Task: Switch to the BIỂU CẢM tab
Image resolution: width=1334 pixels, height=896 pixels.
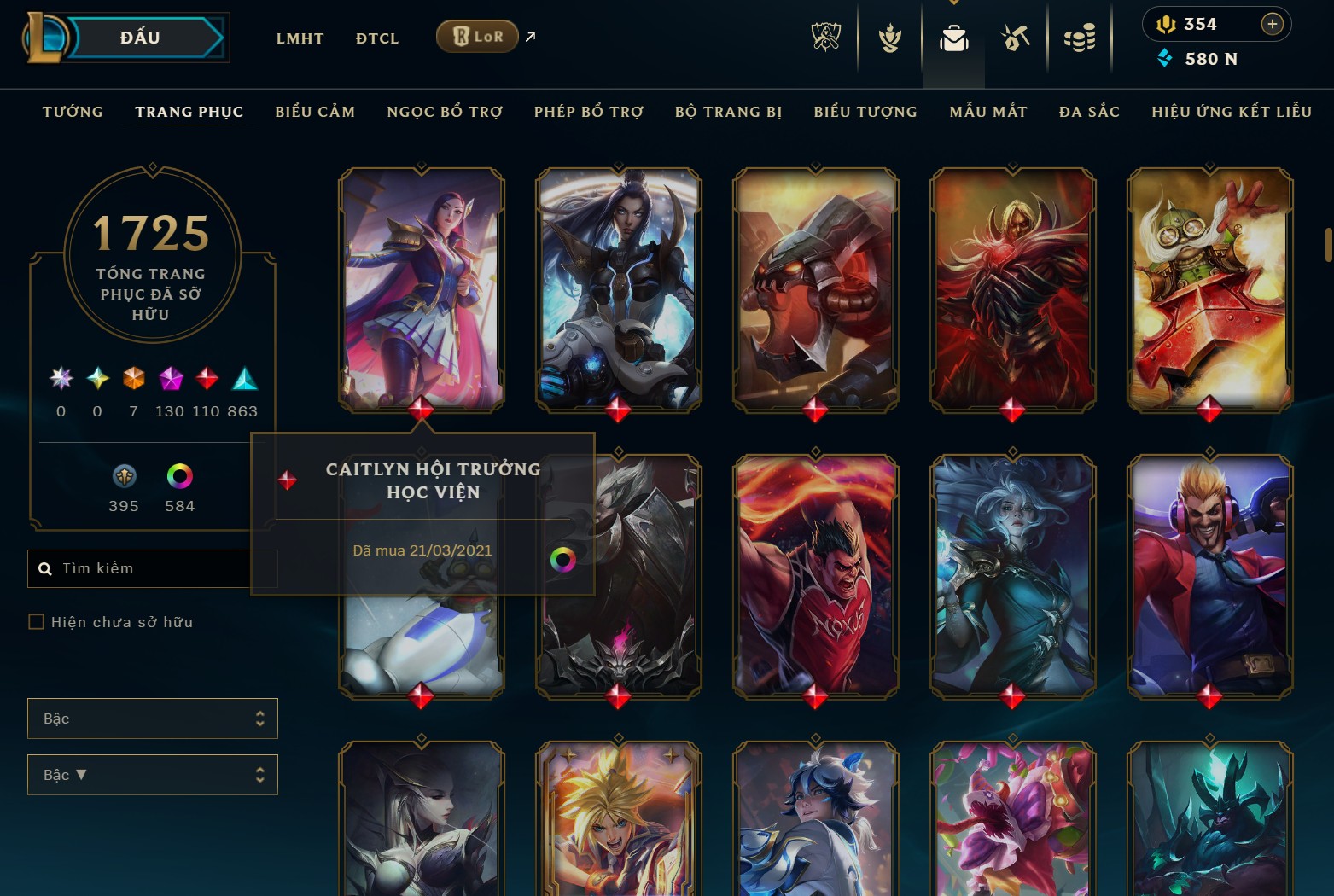Action: (315, 112)
